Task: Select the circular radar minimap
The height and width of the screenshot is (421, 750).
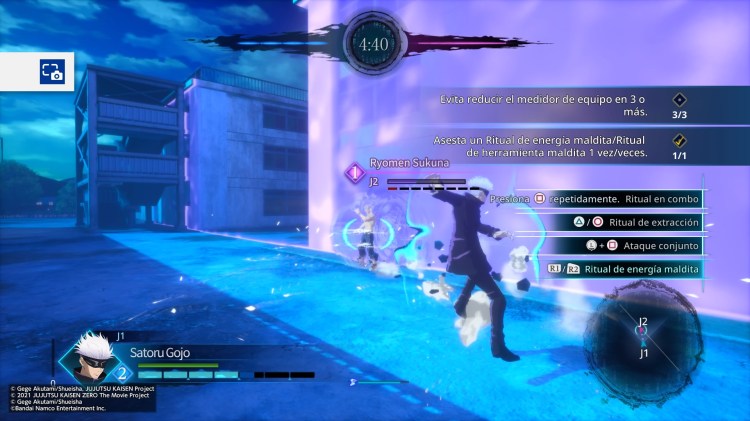Action: click(642, 335)
